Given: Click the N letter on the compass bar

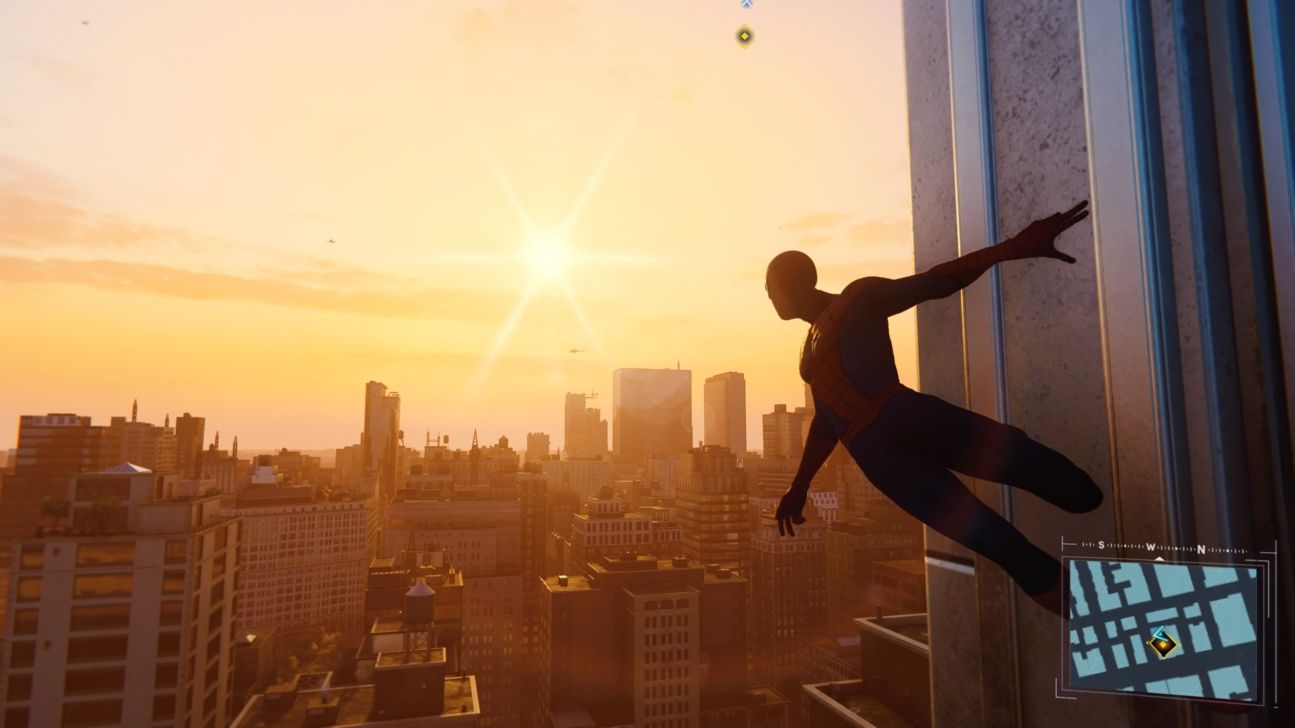Looking at the screenshot, I should click(1201, 548).
